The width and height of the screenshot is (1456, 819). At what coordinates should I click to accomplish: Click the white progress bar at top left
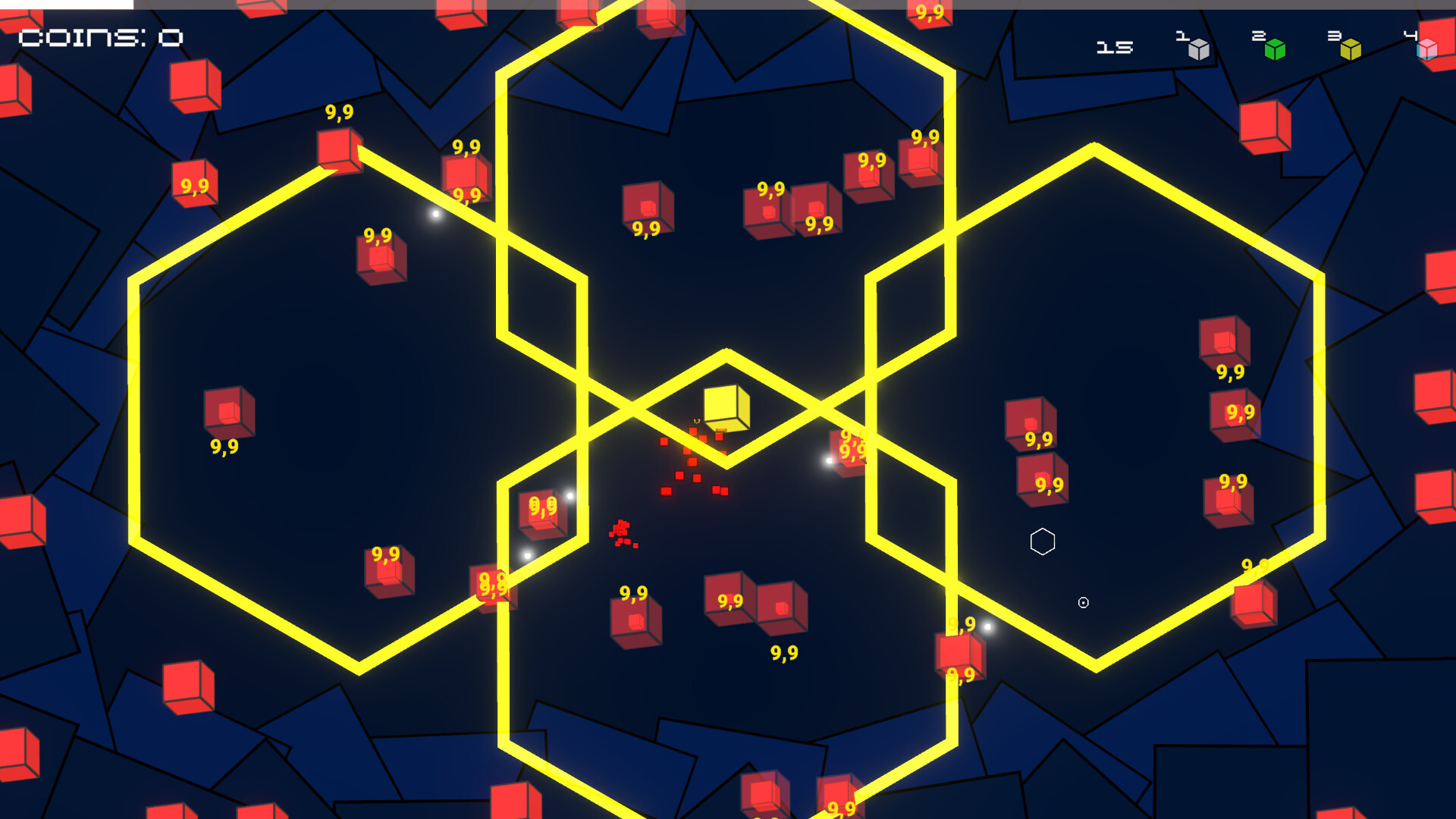pyautogui.click(x=67, y=6)
